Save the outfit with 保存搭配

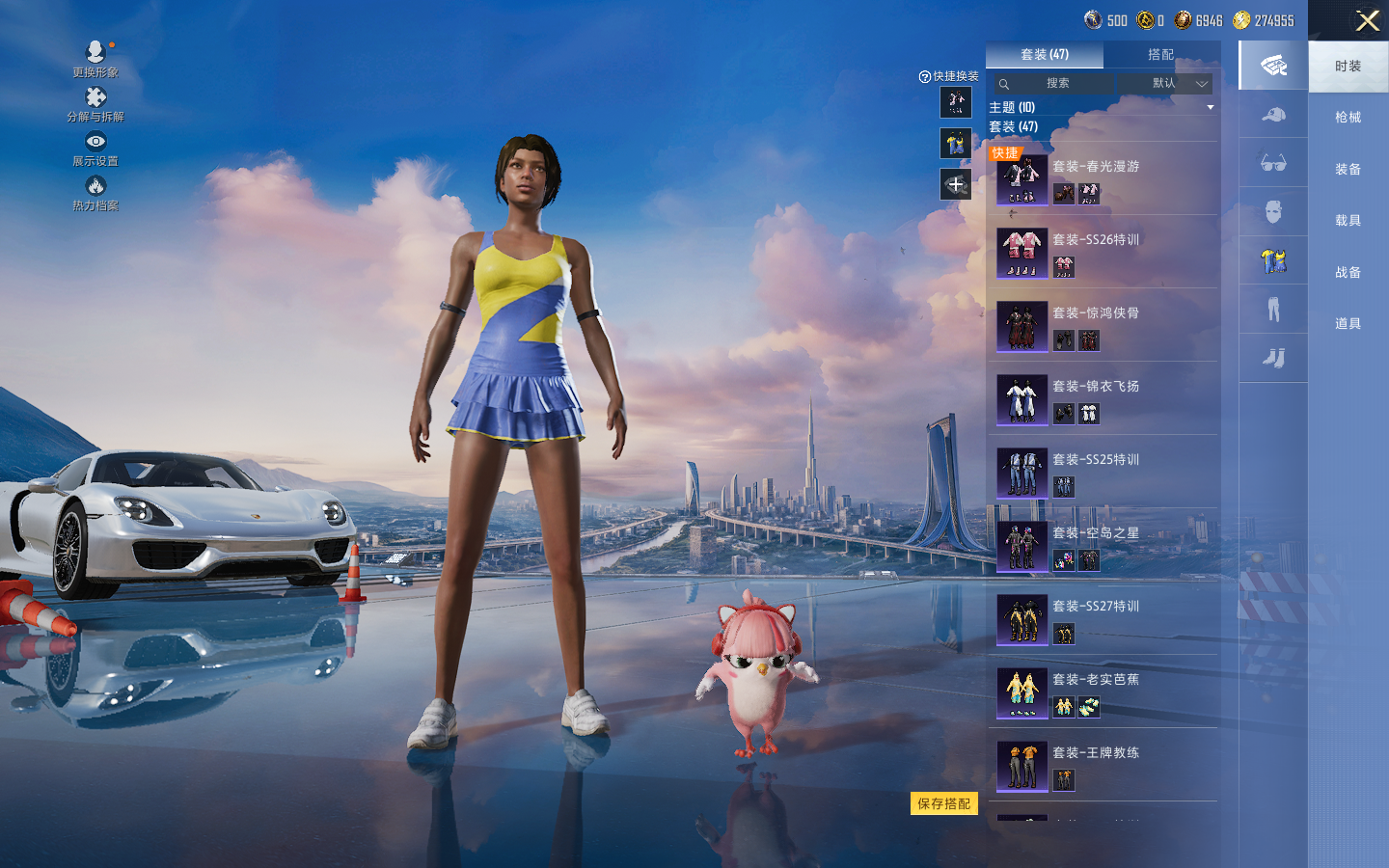(x=943, y=803)
